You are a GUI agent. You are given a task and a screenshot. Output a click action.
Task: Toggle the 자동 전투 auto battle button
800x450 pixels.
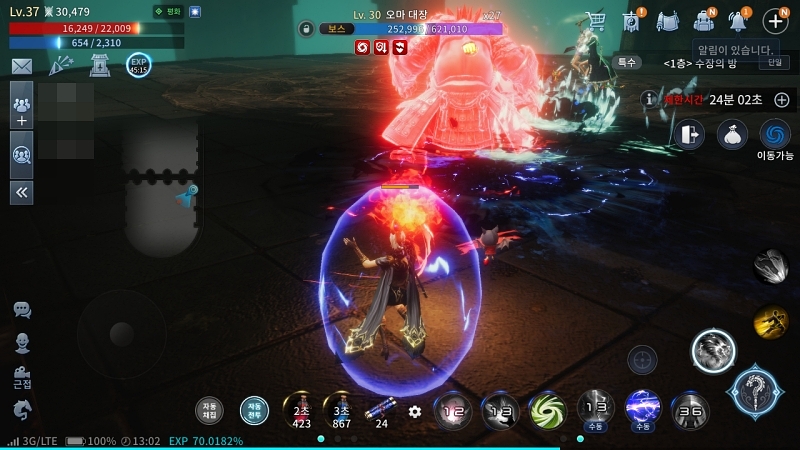coord(254,410)
